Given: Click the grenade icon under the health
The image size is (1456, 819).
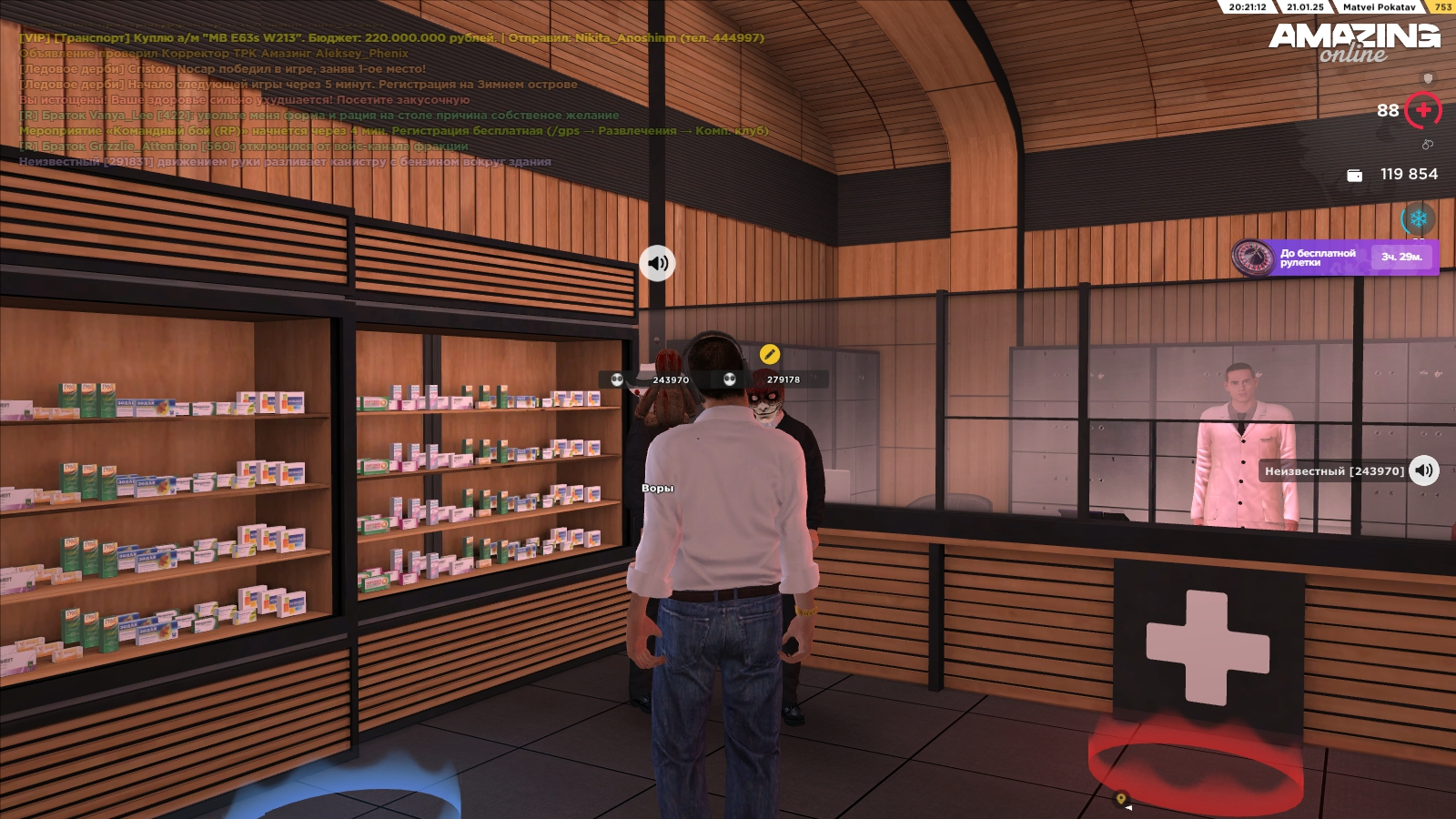Looking at the screenshot, I should point(1427,145).
